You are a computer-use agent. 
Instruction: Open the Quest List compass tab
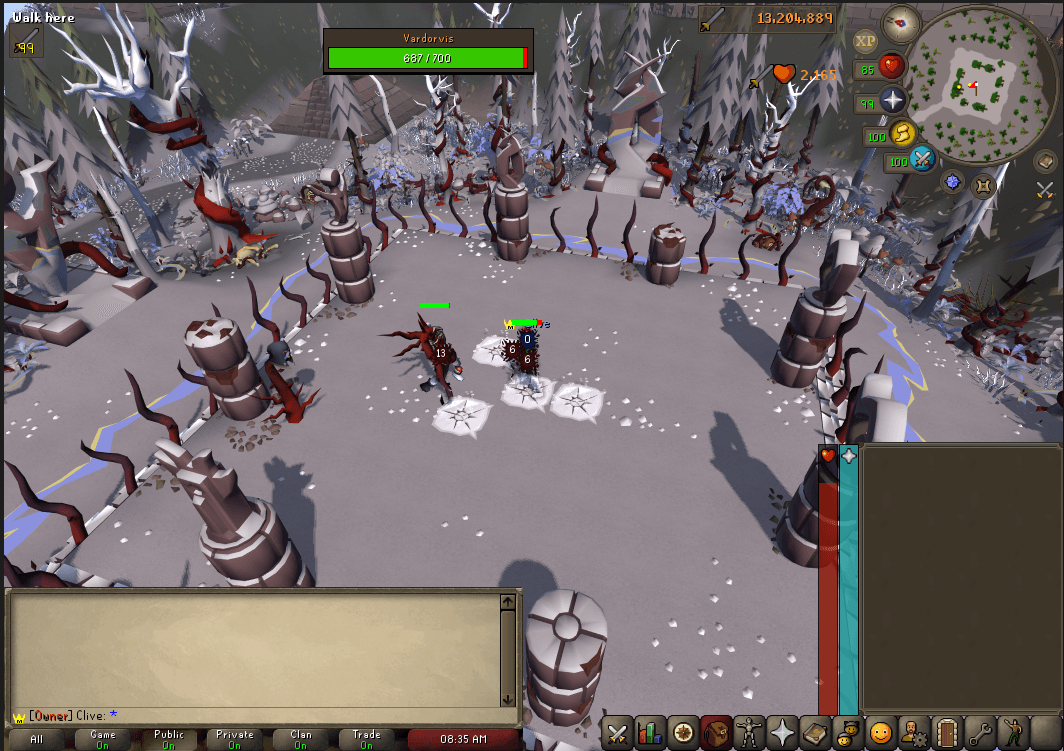click(x=683, y=733)
